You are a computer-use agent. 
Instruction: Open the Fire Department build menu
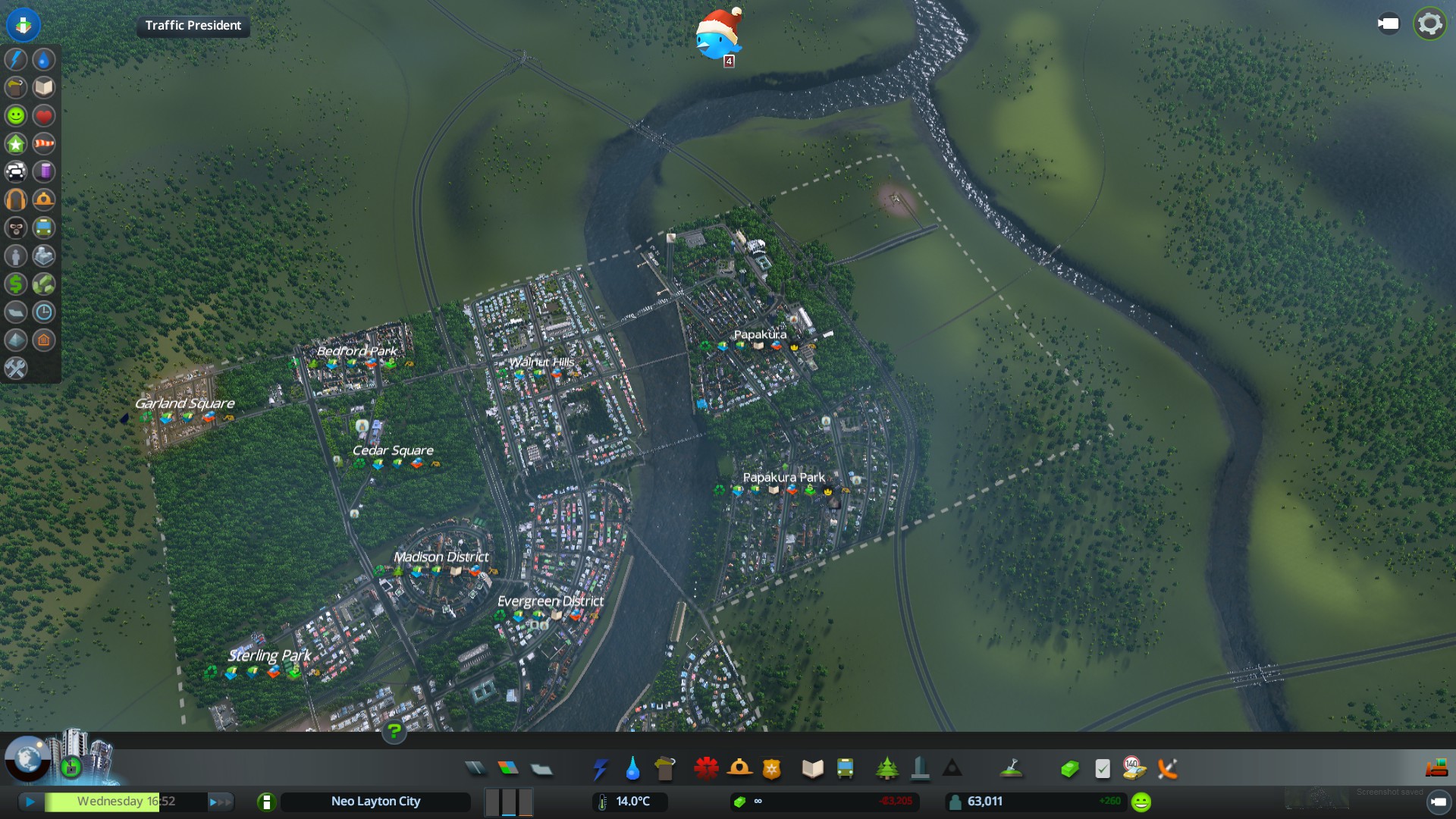(739, 769)
